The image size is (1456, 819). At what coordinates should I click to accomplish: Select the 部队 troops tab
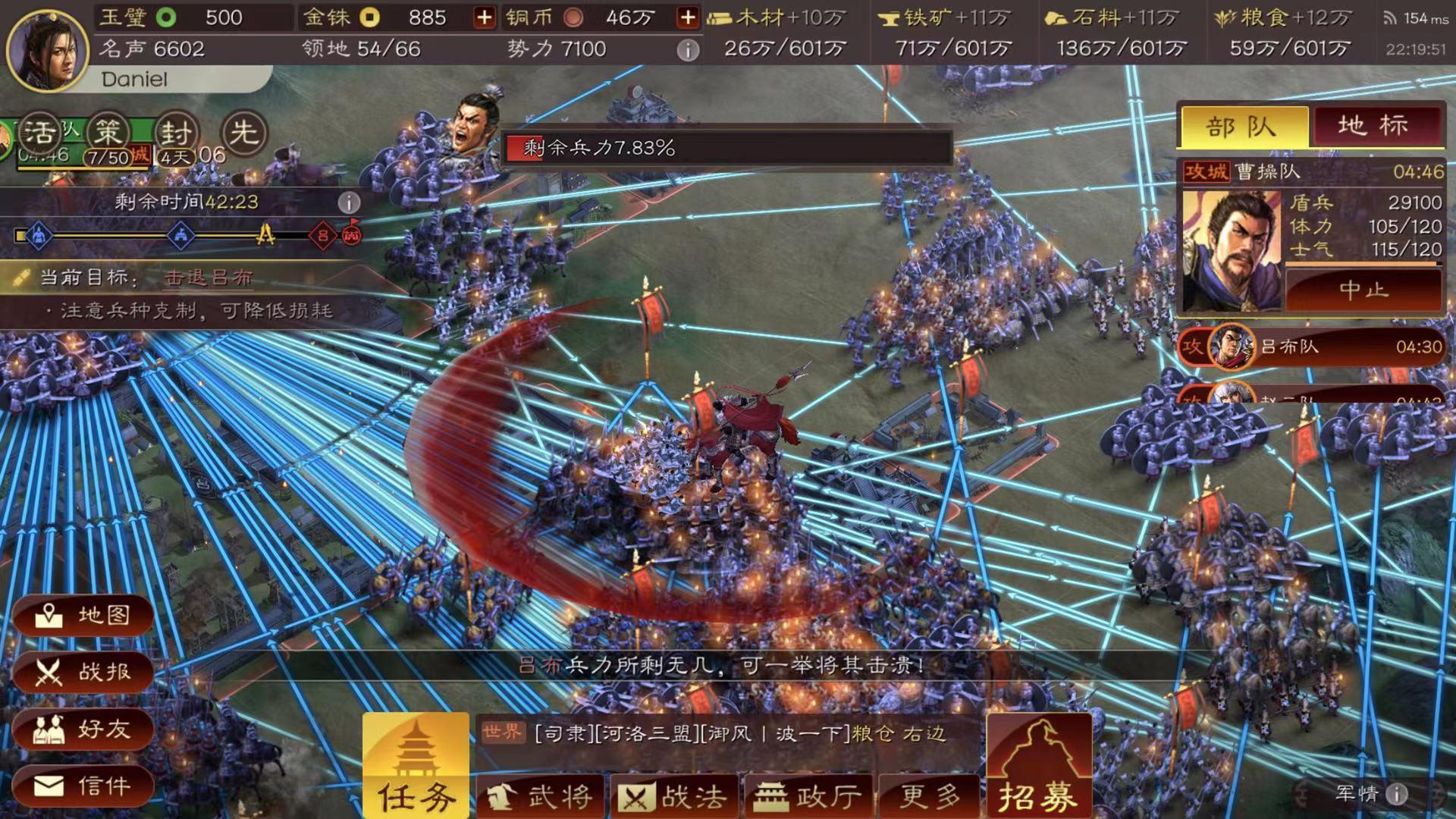(1244, 125)
